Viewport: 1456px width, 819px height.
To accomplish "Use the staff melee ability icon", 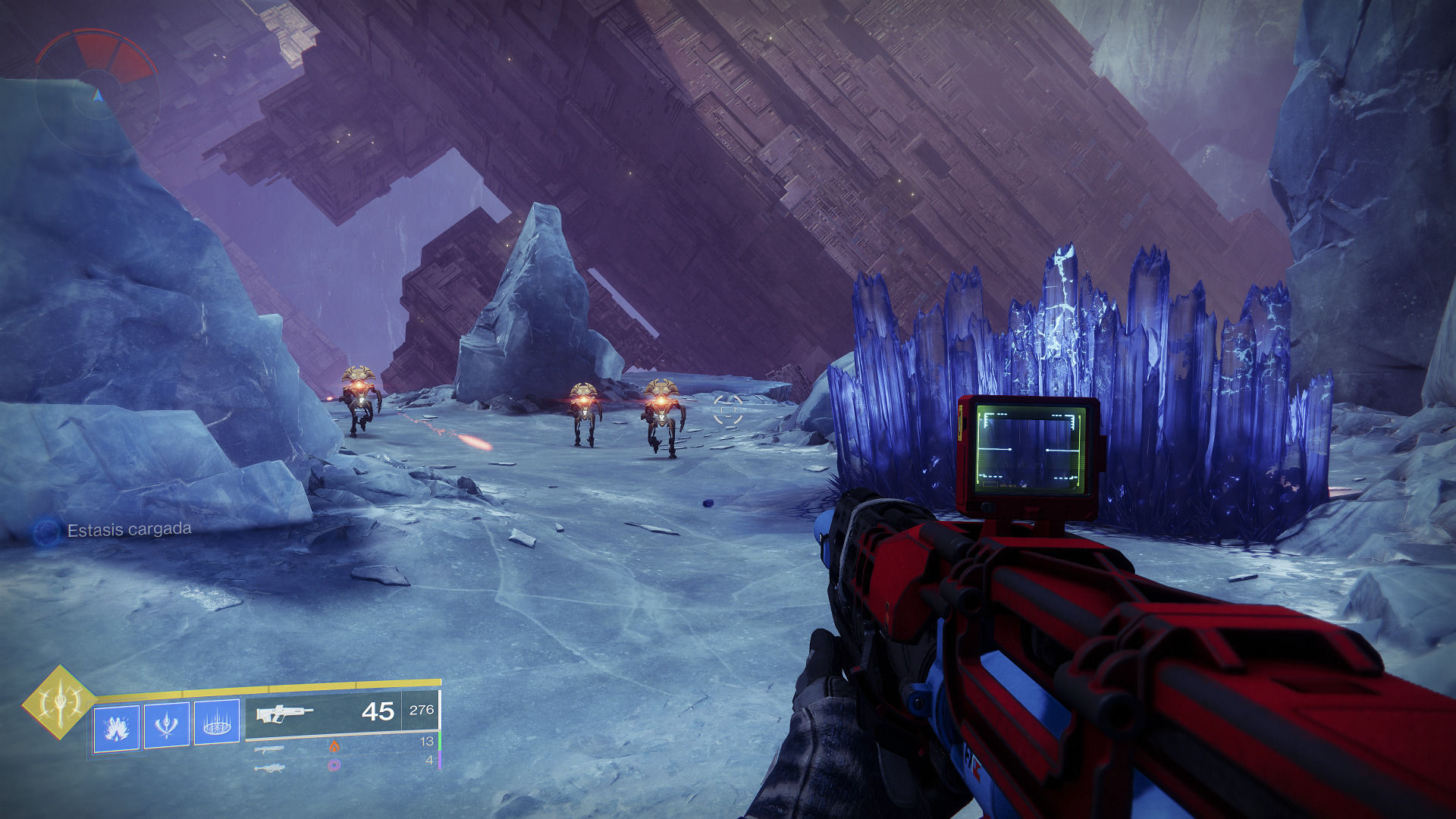I will 167,725.
